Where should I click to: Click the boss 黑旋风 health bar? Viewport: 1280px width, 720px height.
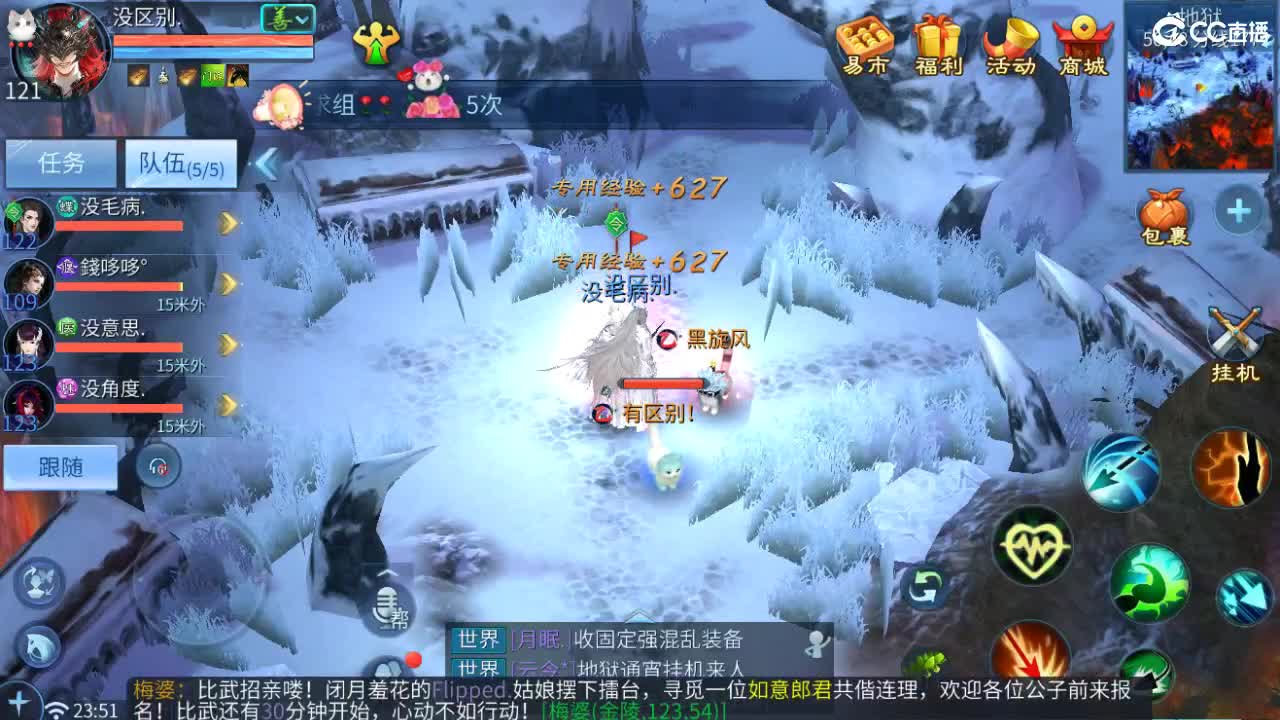pyautogui.click(x=663, y=382)
